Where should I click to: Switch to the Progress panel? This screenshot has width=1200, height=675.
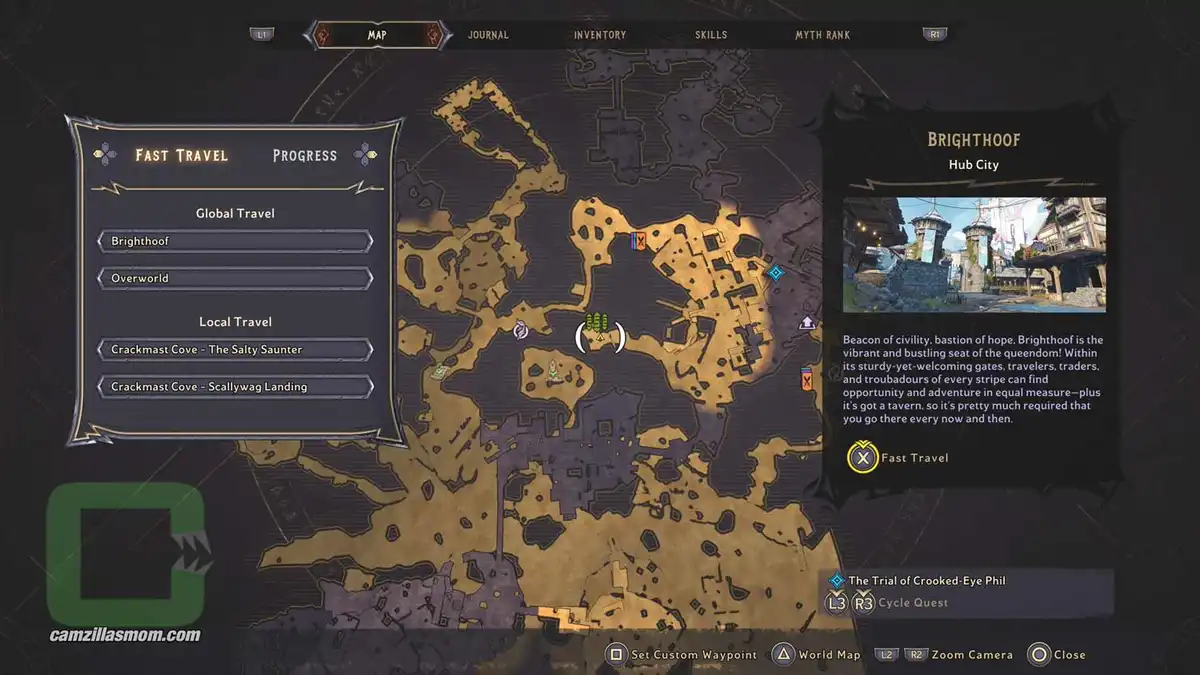(x=305, y=155)
